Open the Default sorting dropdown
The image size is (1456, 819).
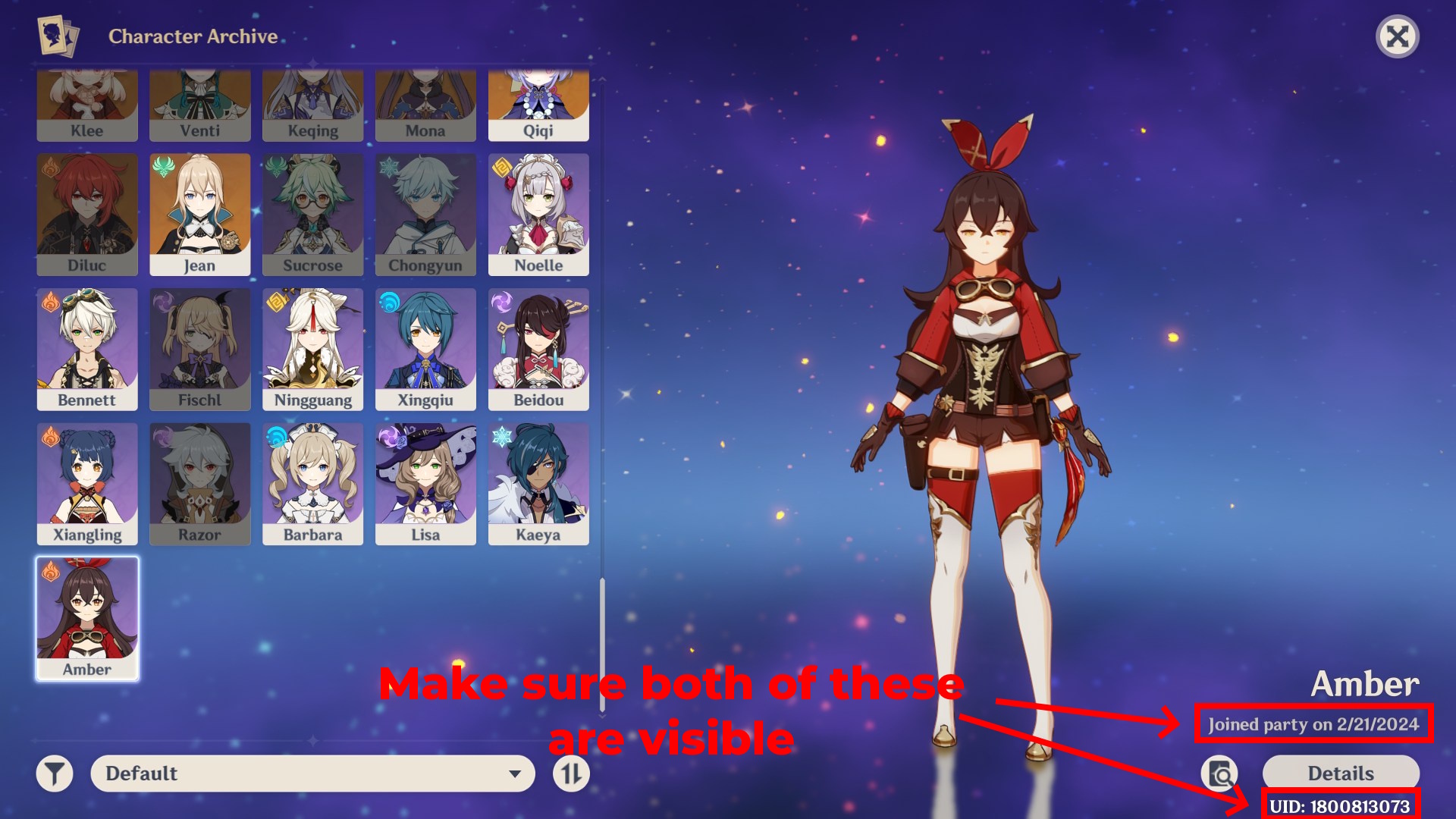click(311, 773)
